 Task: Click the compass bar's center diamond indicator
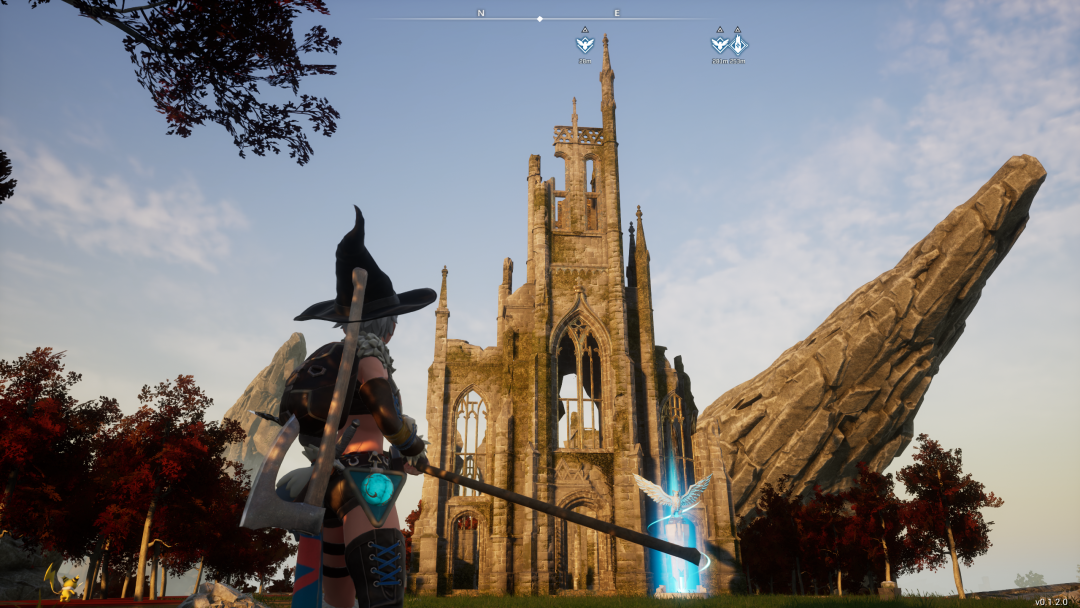[x=540, y=19]
